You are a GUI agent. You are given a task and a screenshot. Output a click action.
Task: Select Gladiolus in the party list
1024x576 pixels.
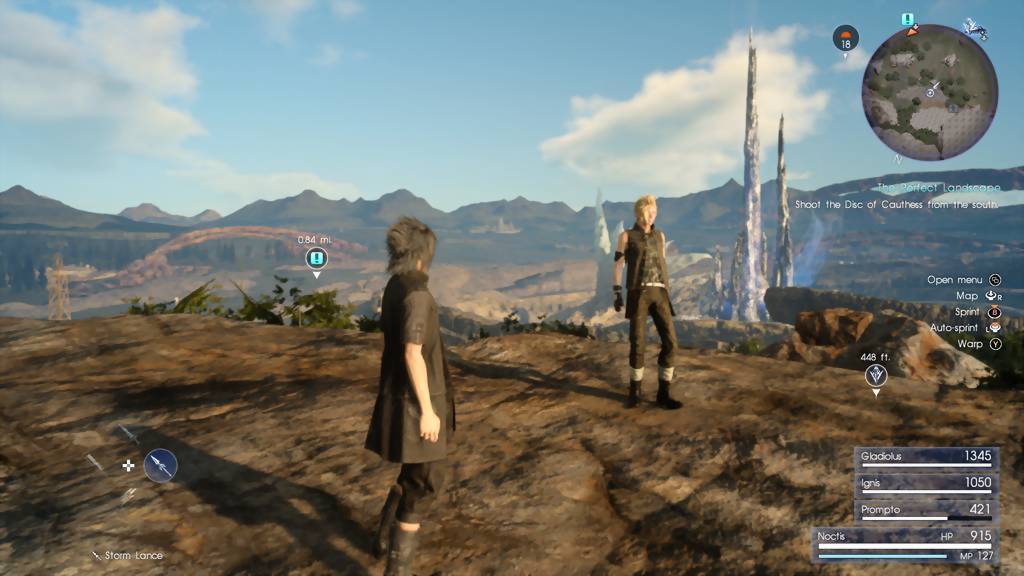click(x=926, y=457)
